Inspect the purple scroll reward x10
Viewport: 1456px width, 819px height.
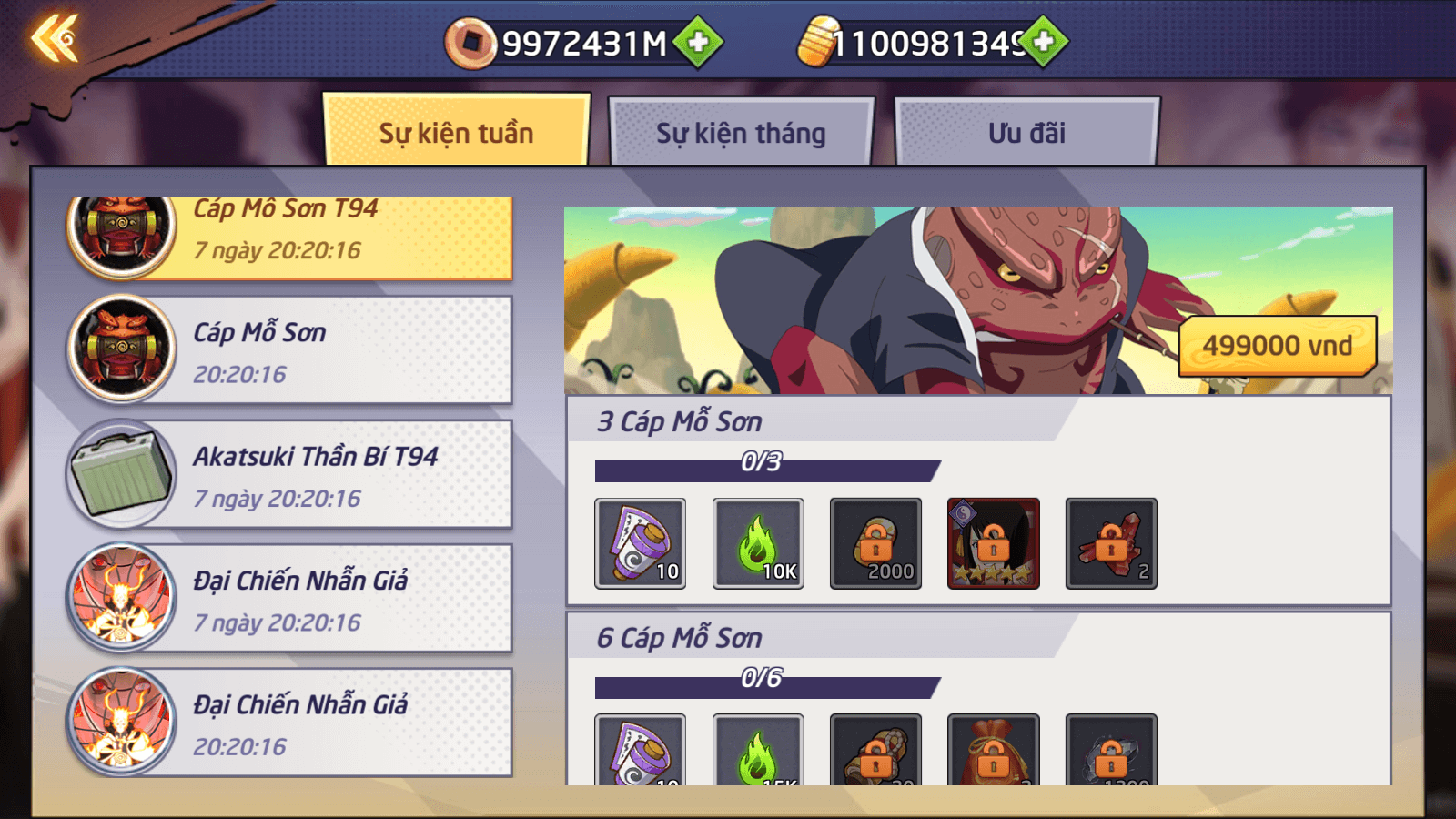[x=640, y=543]
